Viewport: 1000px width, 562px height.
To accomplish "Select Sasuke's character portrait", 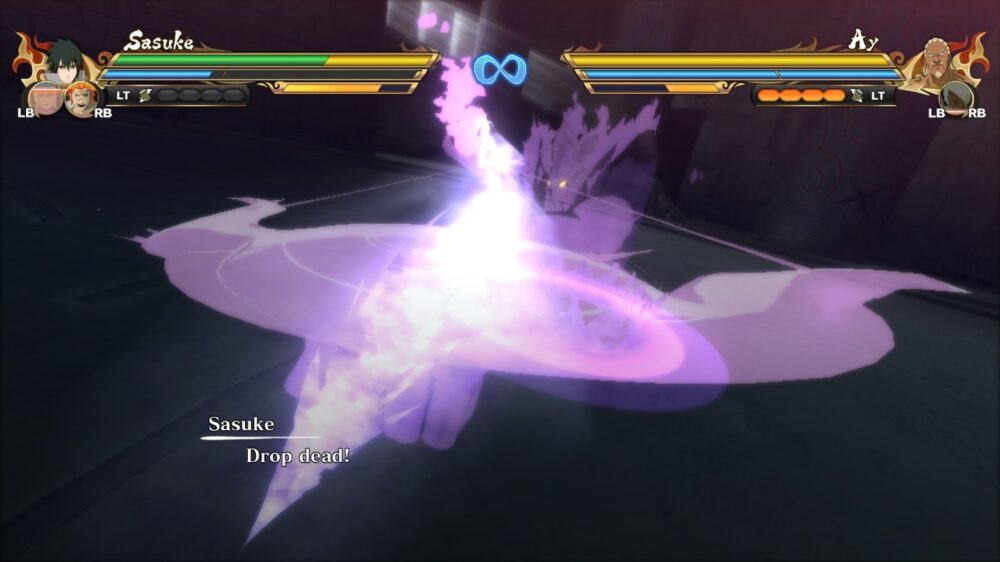I will 62,61.
